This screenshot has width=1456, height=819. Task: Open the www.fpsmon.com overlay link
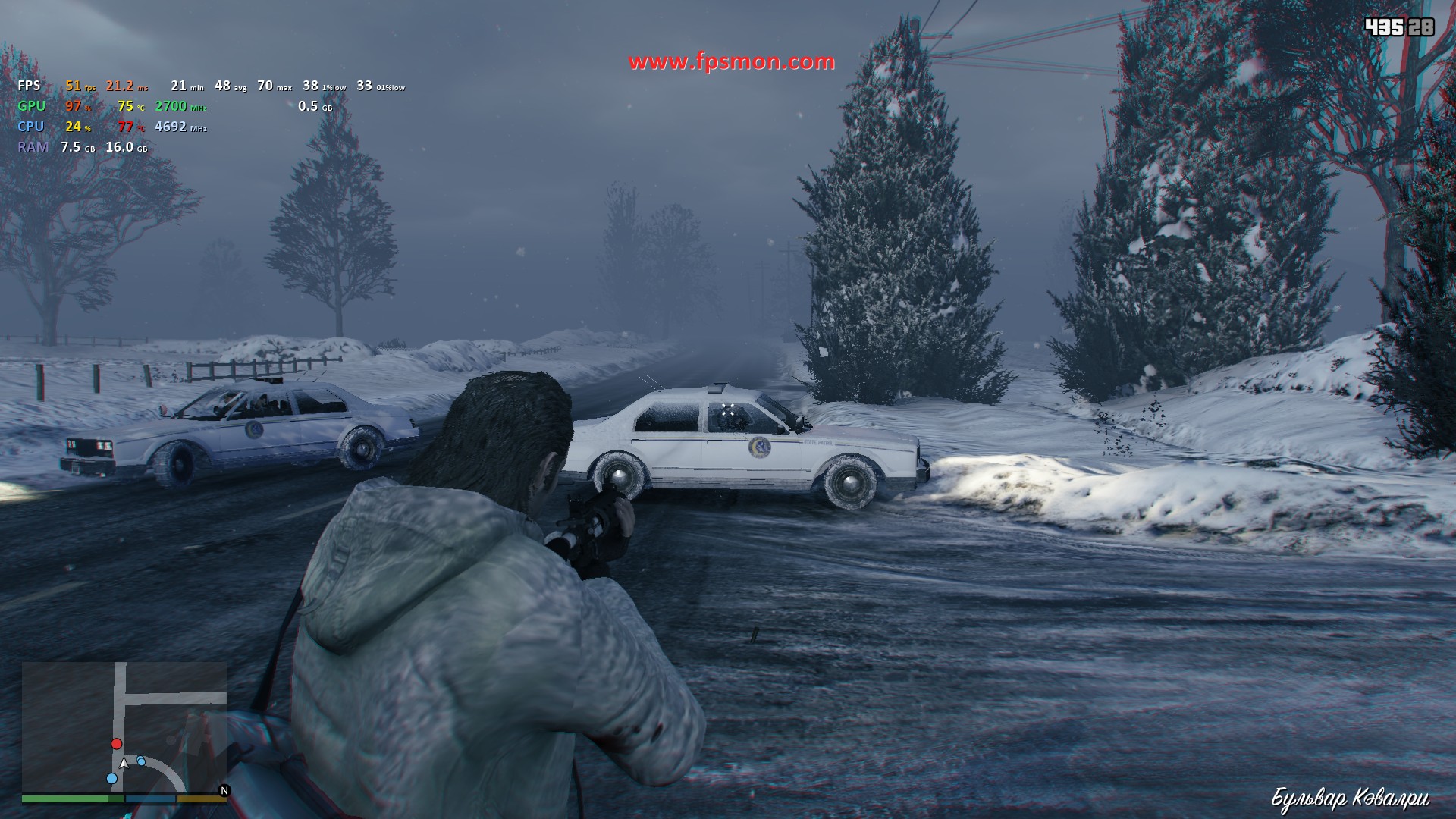(732, 61)
